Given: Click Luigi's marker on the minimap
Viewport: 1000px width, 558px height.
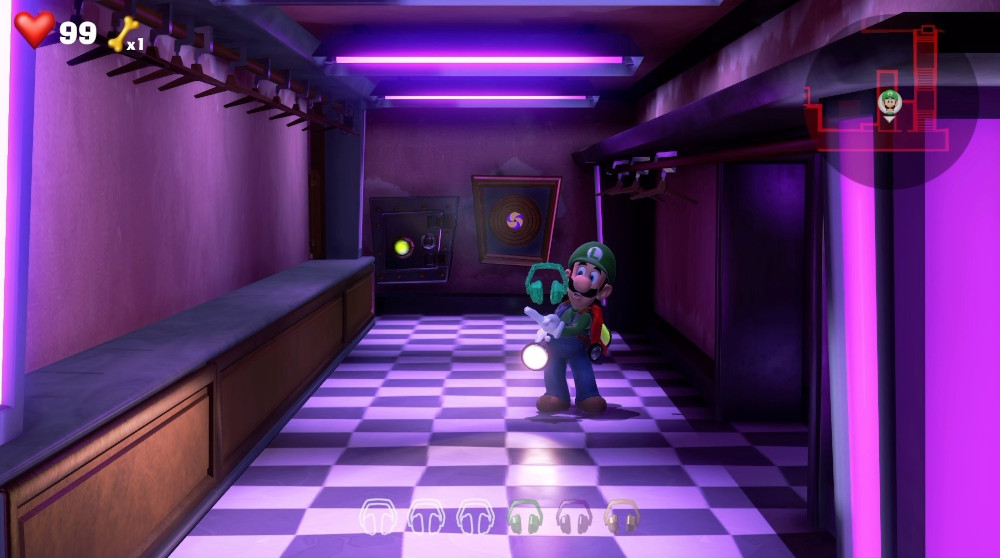Looking at the screenshot, I should point(889,102).
